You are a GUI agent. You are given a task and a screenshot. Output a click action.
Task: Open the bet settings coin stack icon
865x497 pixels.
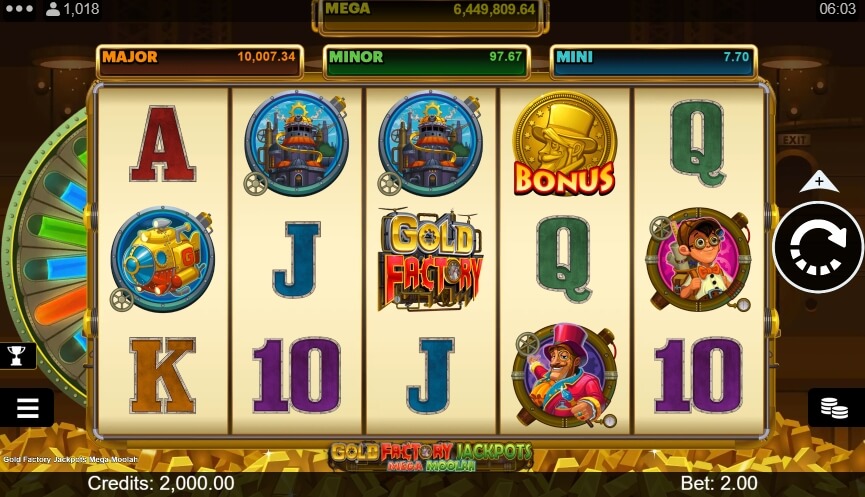pos(835,407)
